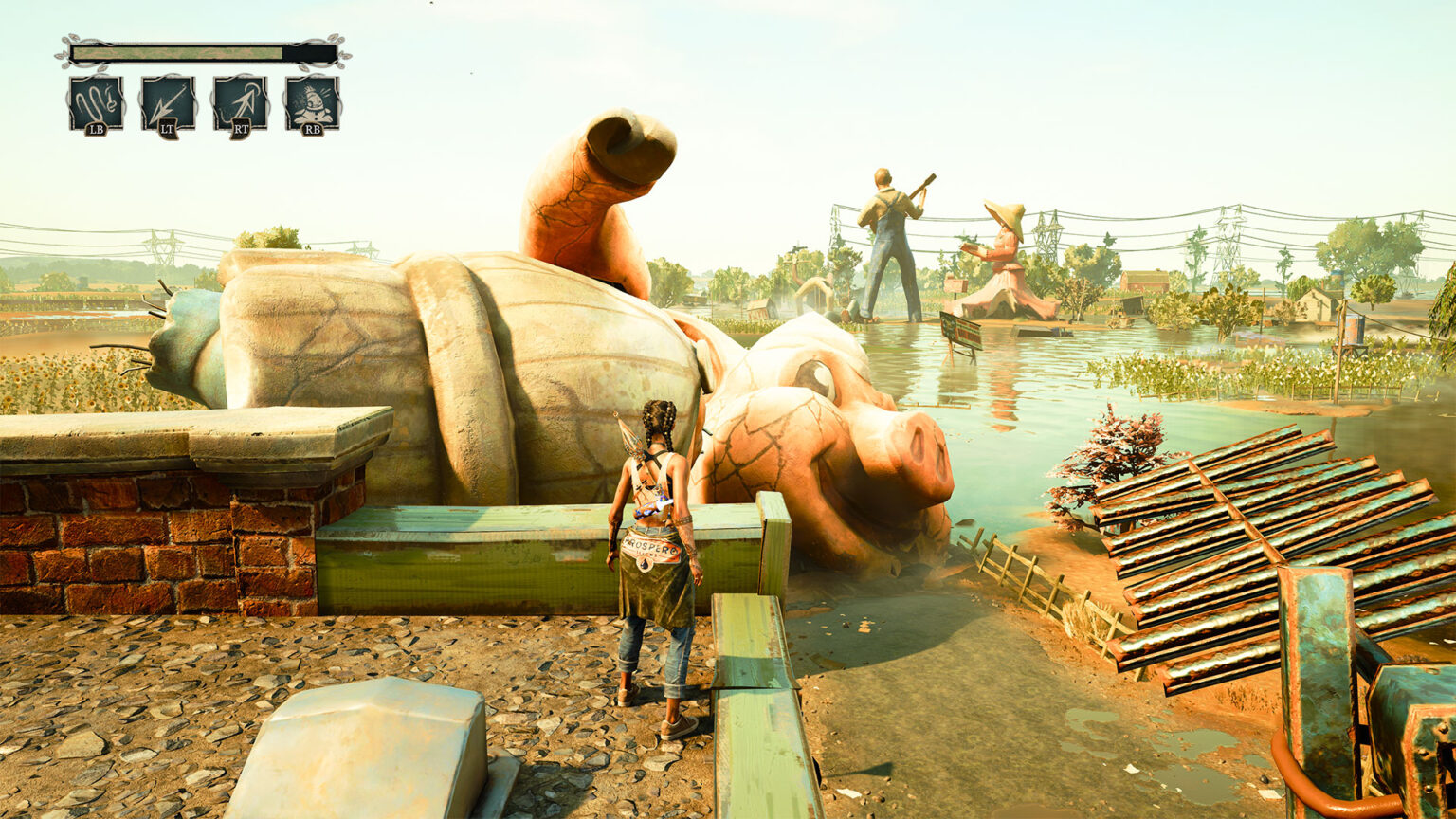Click the LB button prompt tag
The height and width of the screenshot is (819, 1456).
point(97,129)
